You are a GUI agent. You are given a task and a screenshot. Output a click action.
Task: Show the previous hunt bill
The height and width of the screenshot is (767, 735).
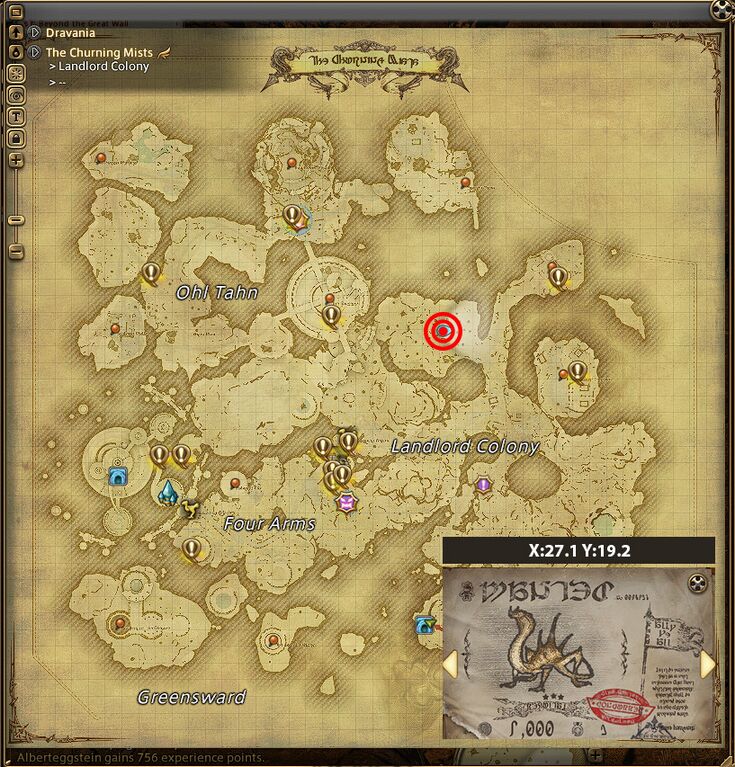(x=451, y=663)
